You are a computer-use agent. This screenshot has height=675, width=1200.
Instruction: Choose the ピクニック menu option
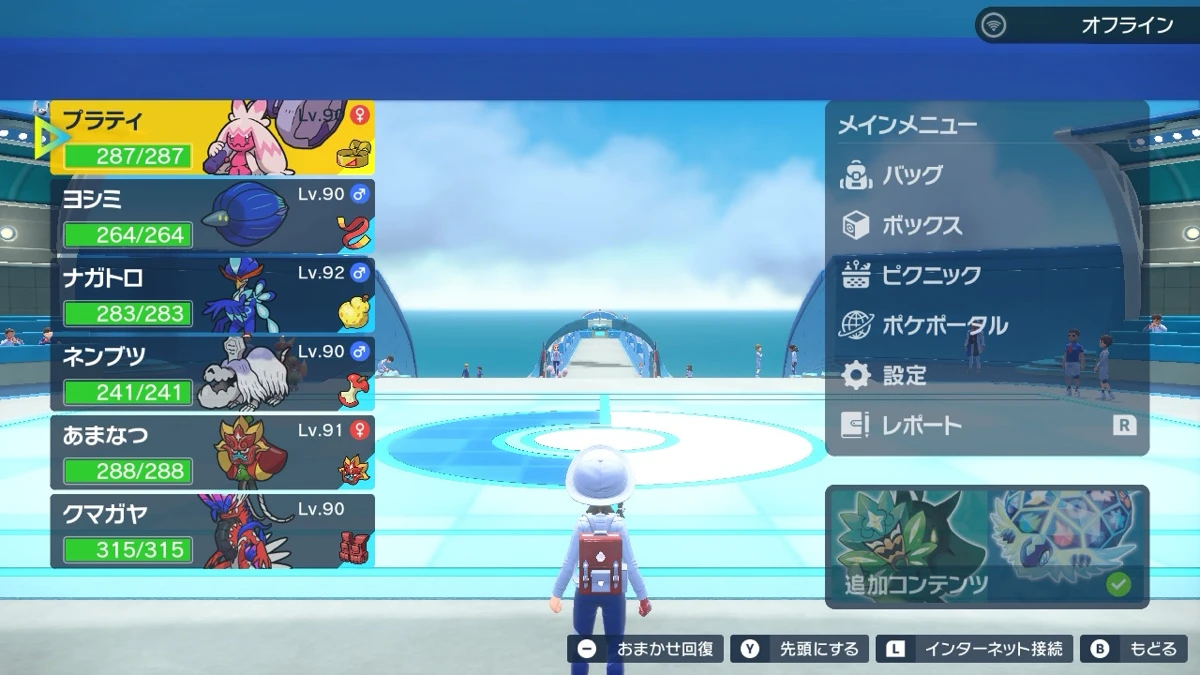[930, 275]
